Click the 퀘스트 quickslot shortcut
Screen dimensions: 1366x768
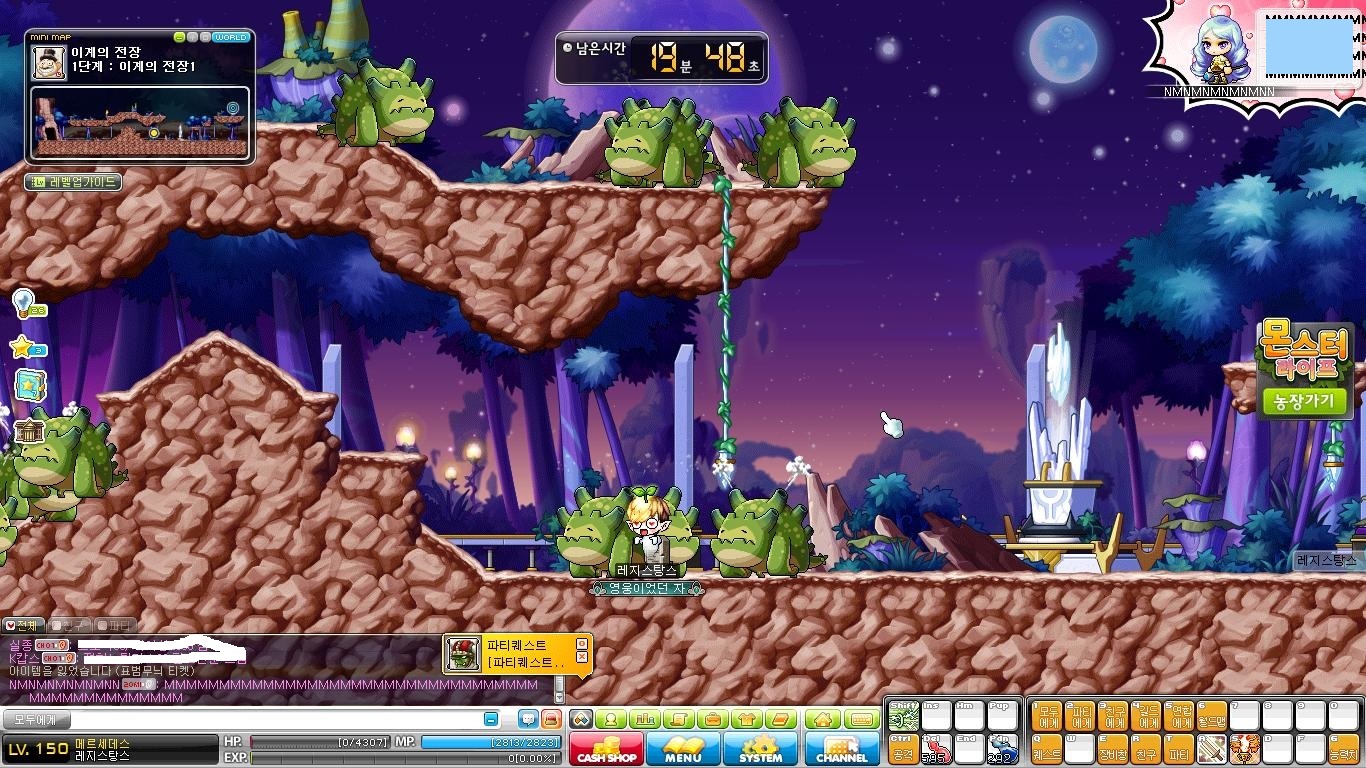tap(1047, 748)
